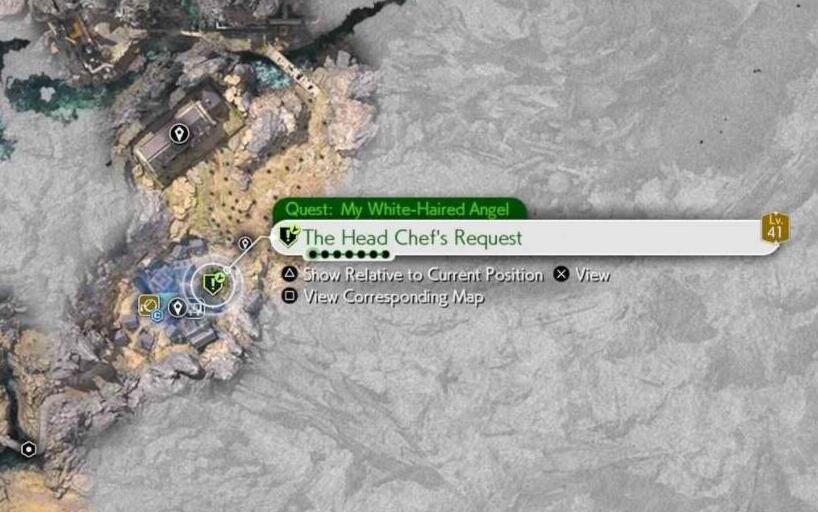Select the hexagon marker at map edge
The image size is (818, 512).
(29, 450)
